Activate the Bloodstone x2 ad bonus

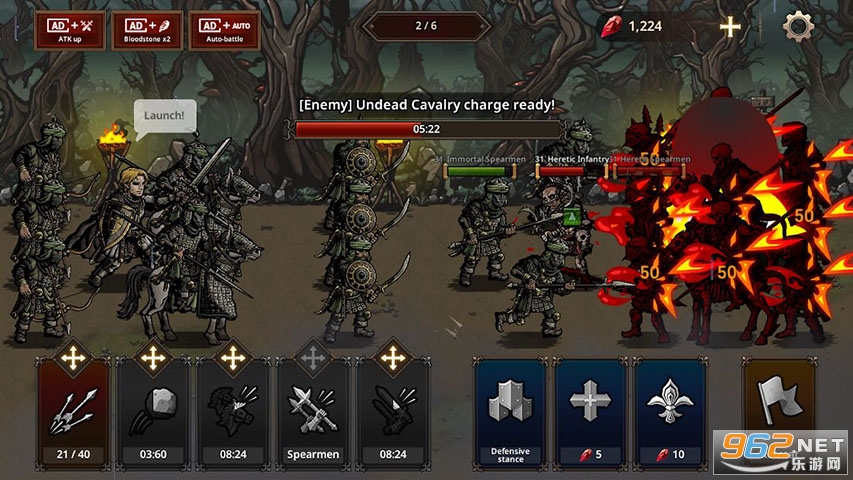coord(146,30)
